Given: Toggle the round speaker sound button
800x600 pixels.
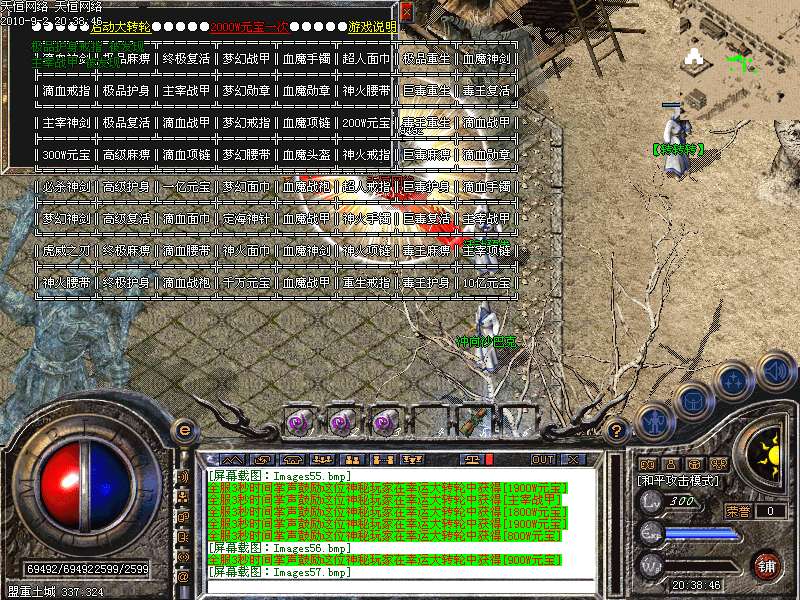Looking at the screenshot, I should (774, 371).
